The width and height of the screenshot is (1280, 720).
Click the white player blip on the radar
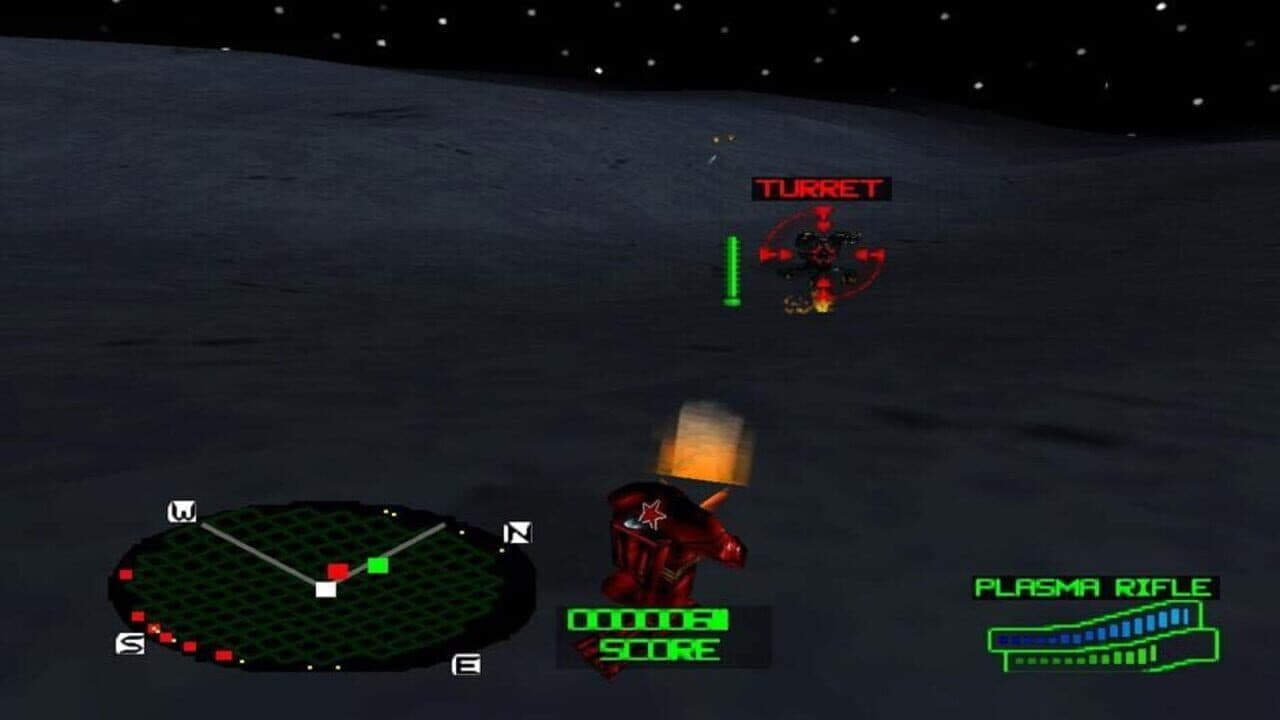[x=325, y=590]
